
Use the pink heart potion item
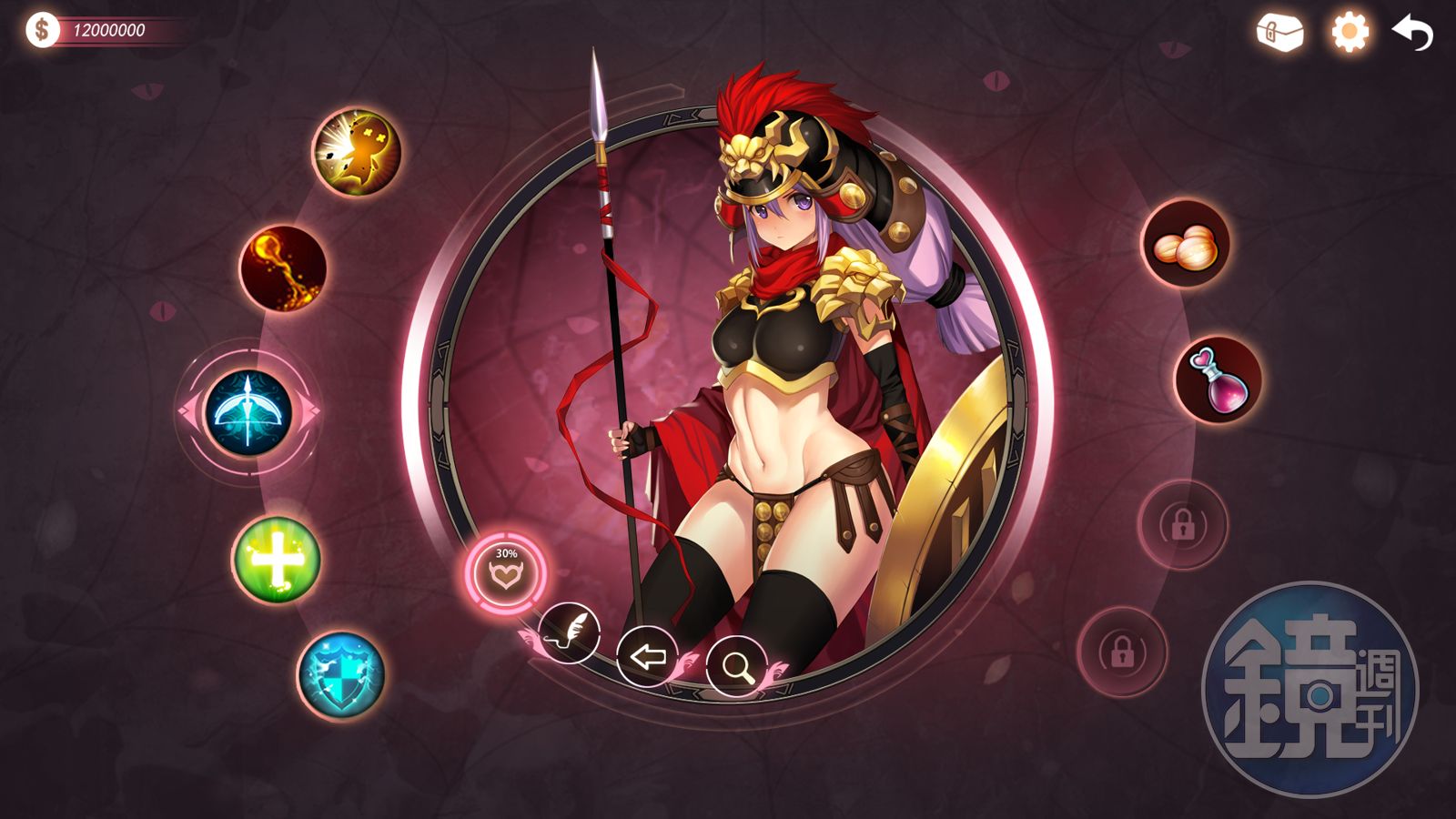coord(1218,379)
